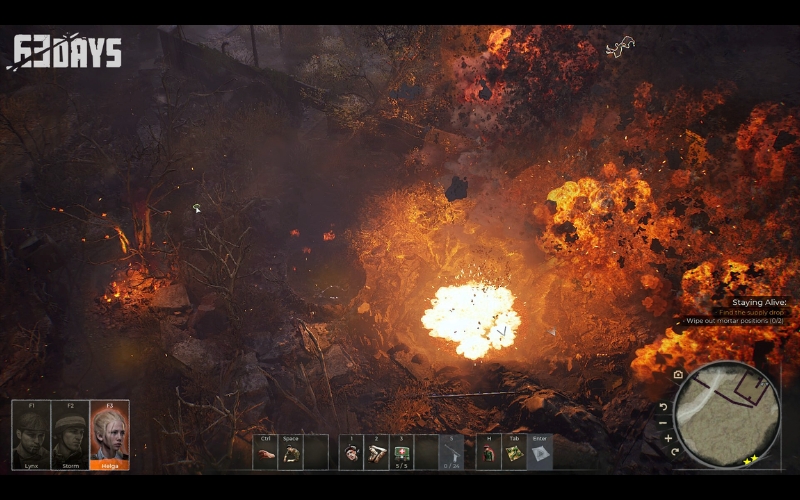Switch to the Storm character portrait

(70, 436)
